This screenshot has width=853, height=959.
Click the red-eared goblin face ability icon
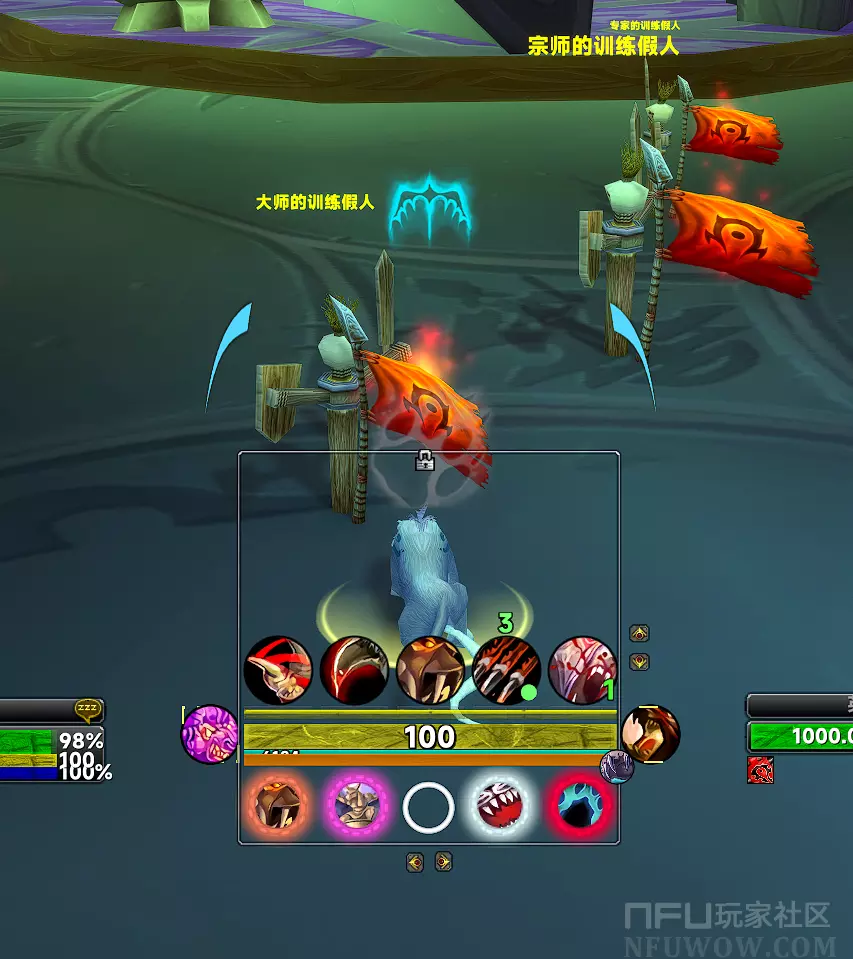[x=278, y=670]
